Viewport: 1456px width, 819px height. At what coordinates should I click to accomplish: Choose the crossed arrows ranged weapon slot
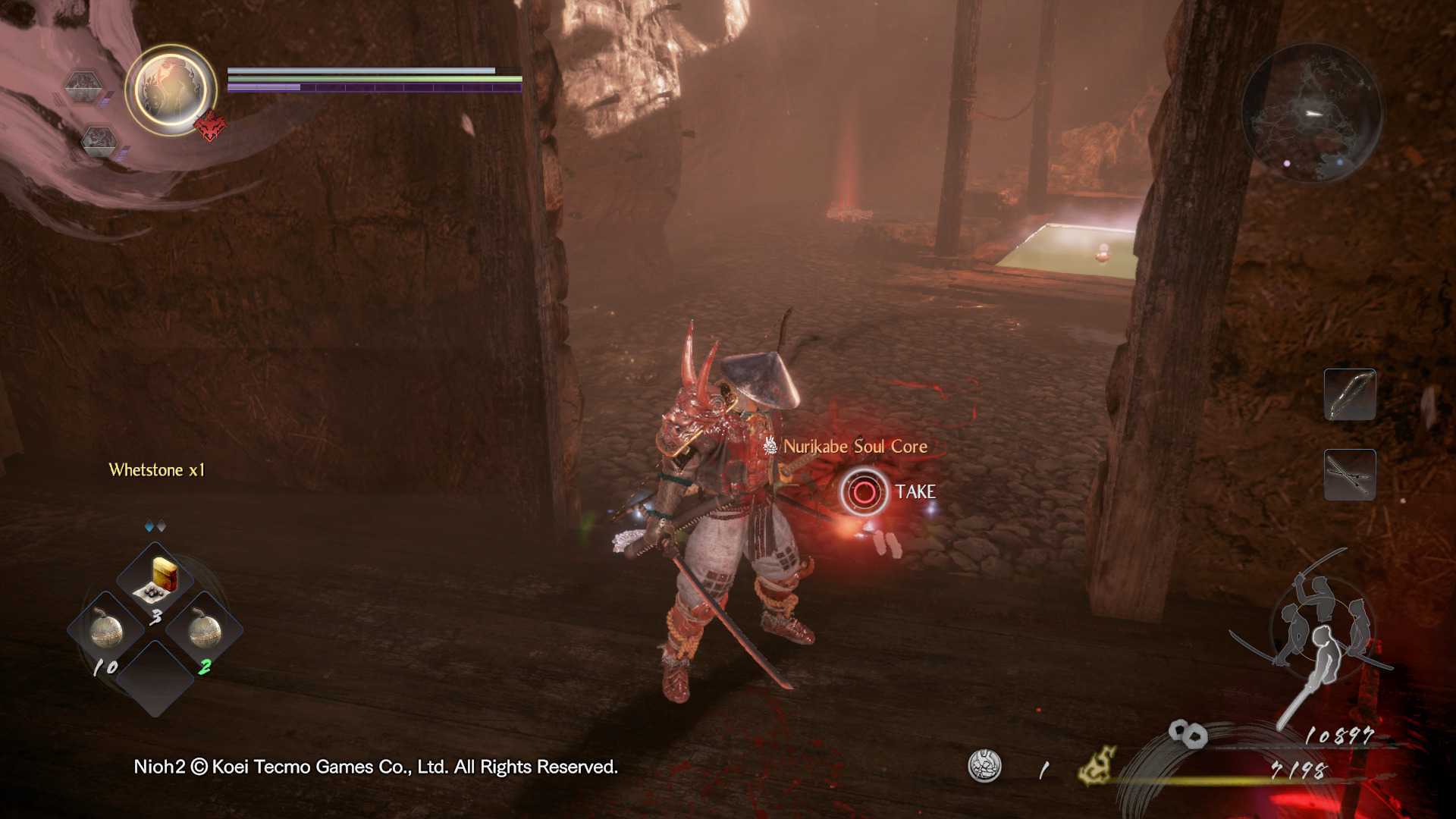(x=1349, y=475)
